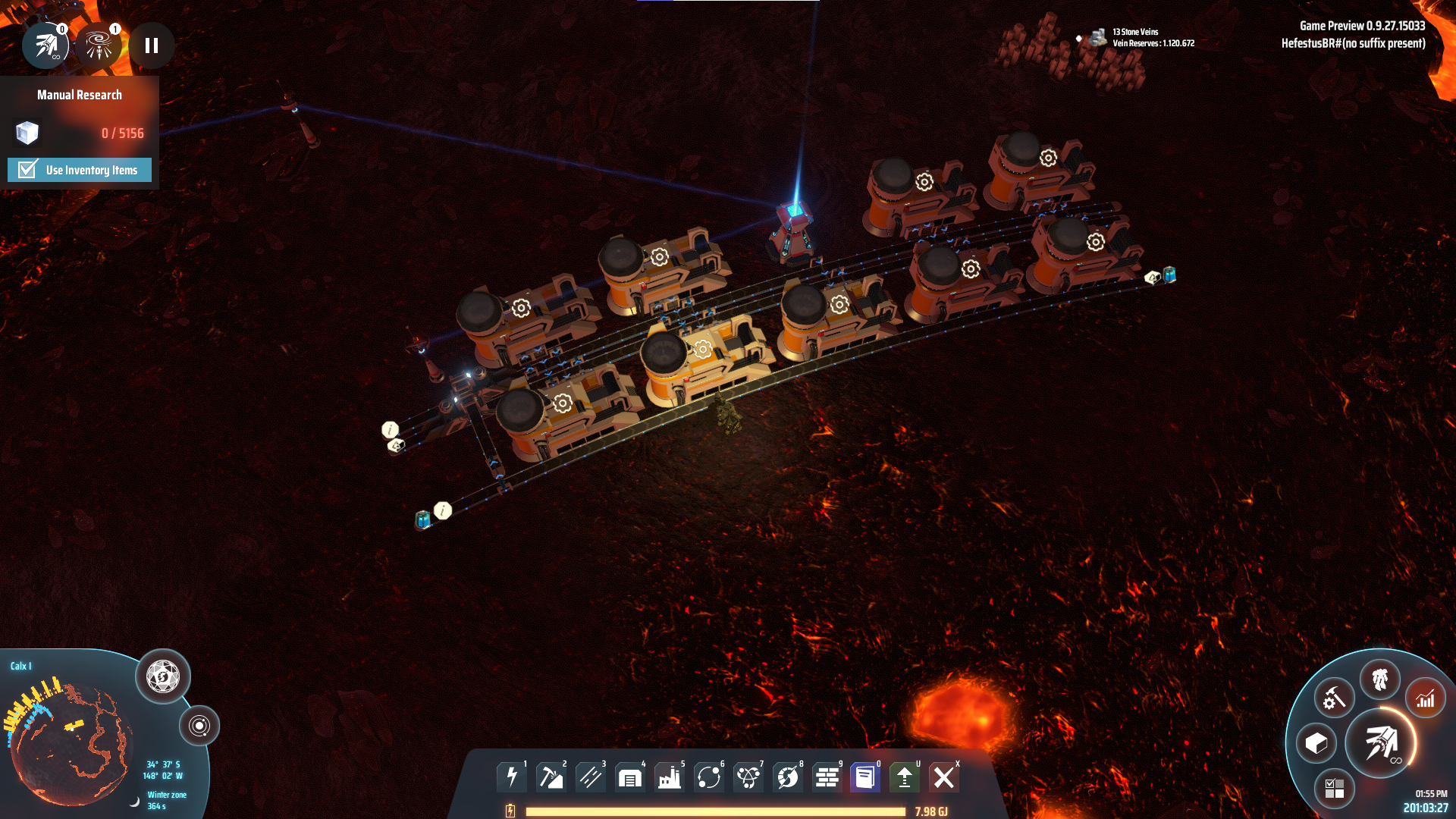Viewport: 1456px width, 819px height.
Task: Select the storage warehouse build category
Action: [630, 777]
